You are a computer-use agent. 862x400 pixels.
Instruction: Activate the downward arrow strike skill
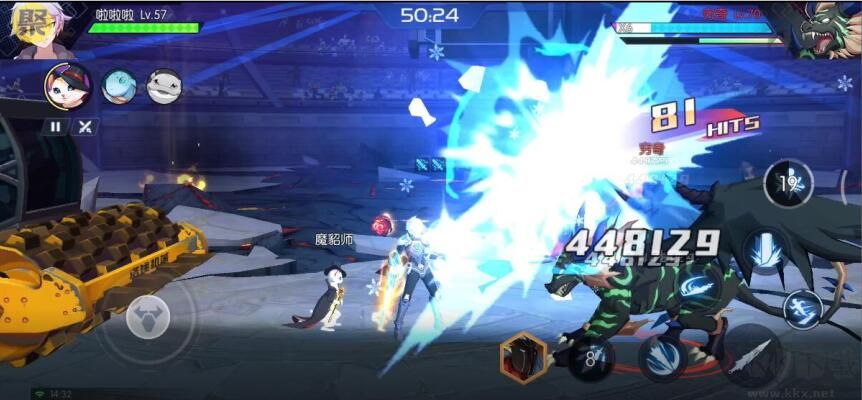coord(768,251)
